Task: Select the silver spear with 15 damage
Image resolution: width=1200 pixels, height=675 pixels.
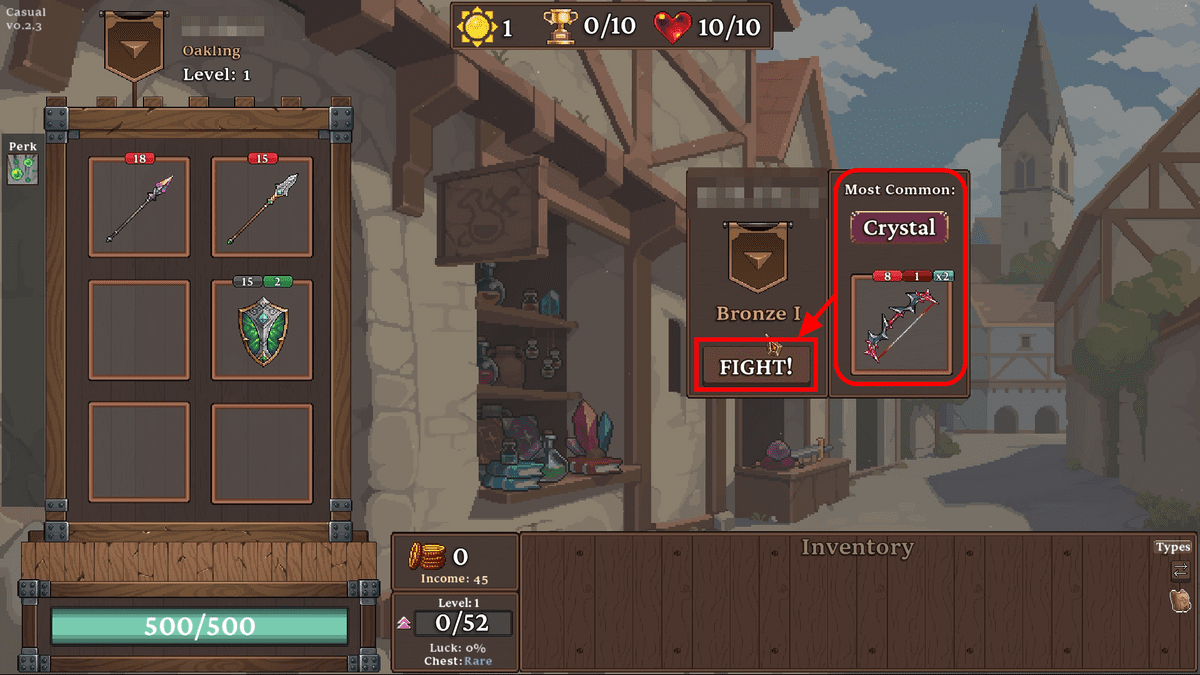Action: [x=262, y=207]
